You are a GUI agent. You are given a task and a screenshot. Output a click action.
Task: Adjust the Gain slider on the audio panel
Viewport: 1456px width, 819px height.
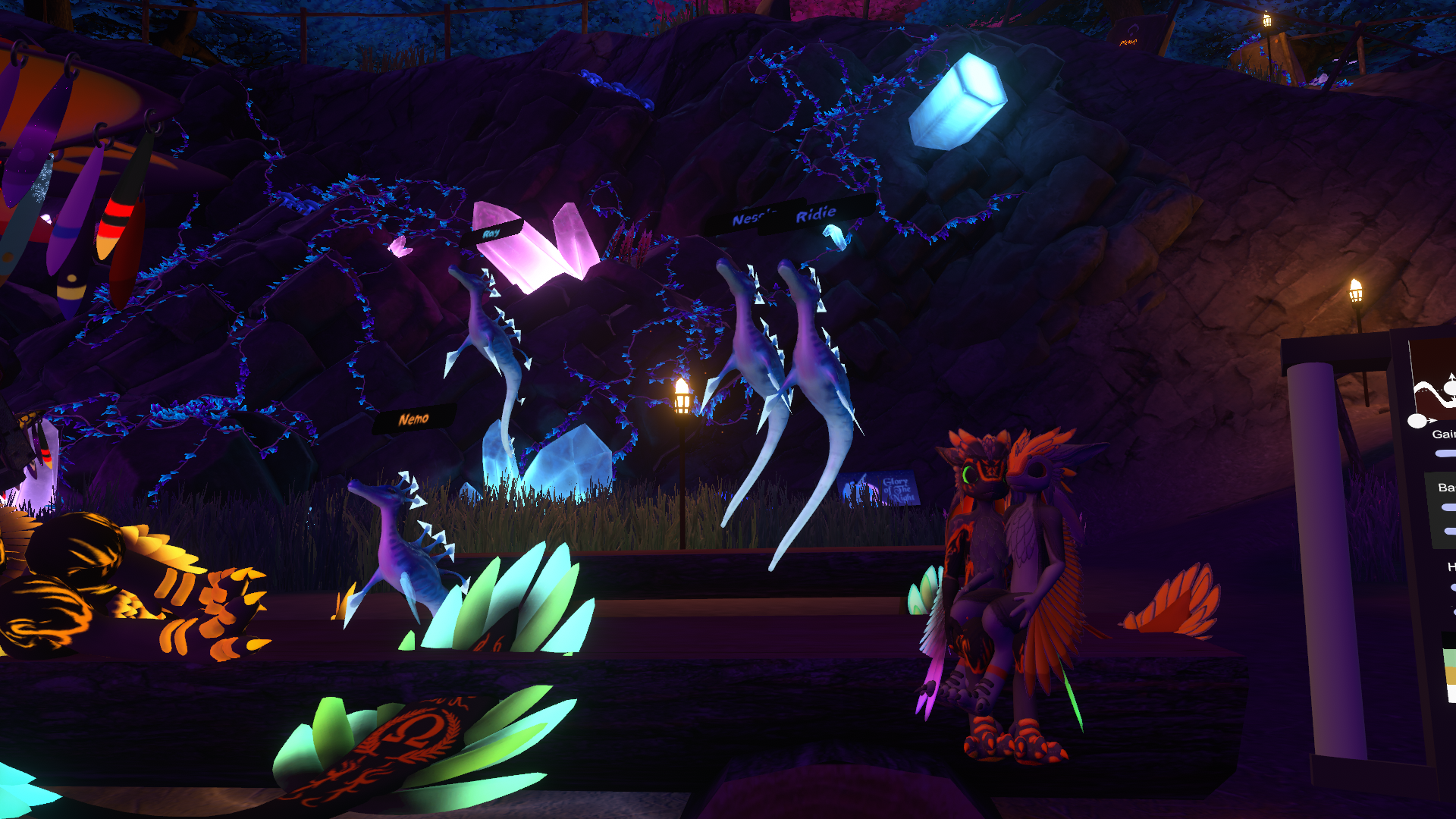[1445, 453]
